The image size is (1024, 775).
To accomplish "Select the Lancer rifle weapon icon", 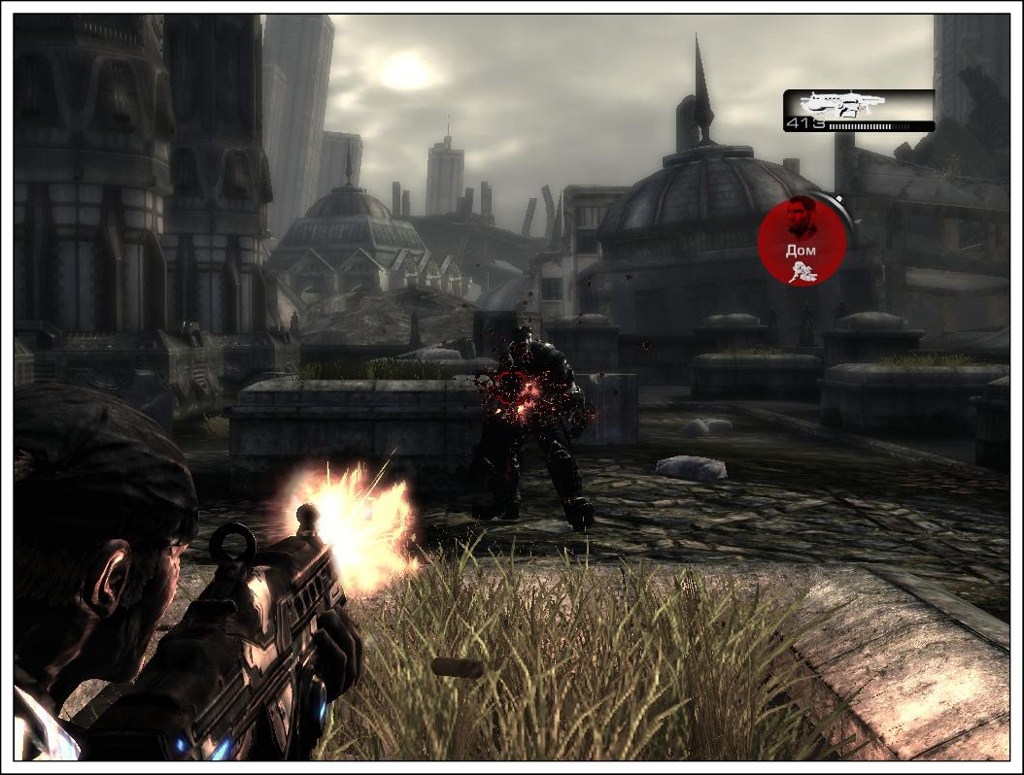I will 844,104.
